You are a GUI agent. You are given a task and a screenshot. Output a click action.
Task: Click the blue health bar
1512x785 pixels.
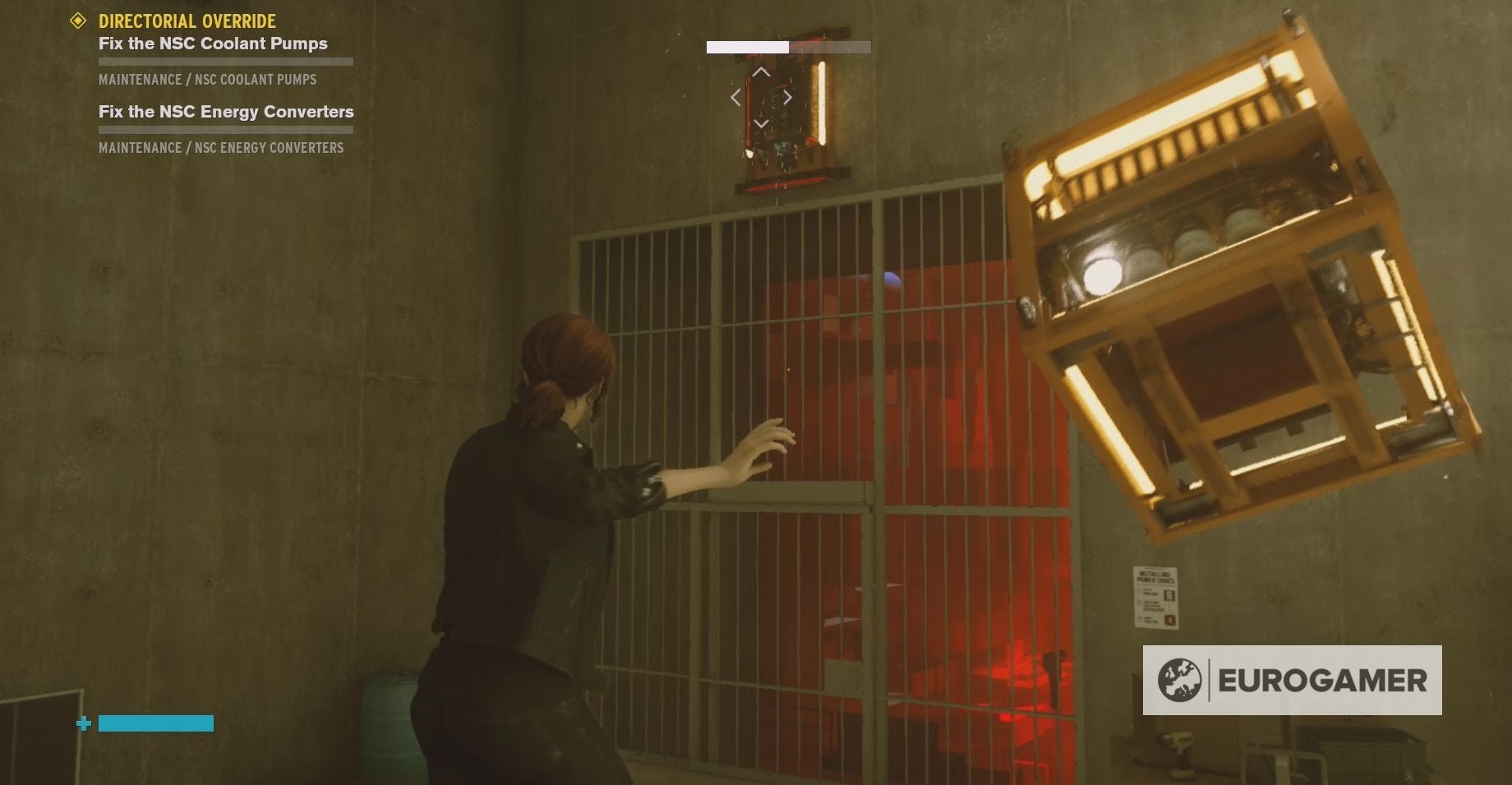pos(154,724)
